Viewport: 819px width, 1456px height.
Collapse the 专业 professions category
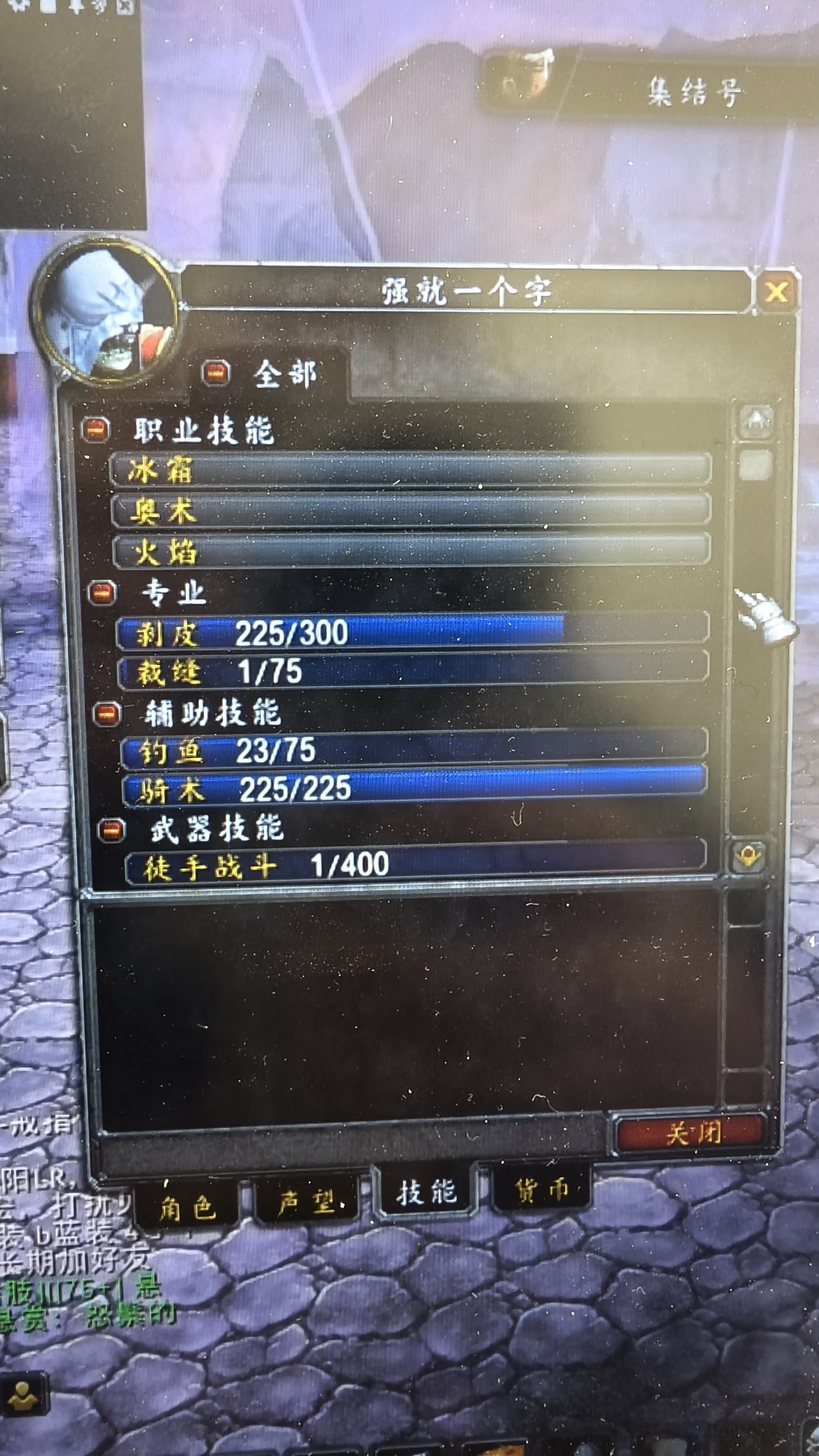click(x=102, y=593)
